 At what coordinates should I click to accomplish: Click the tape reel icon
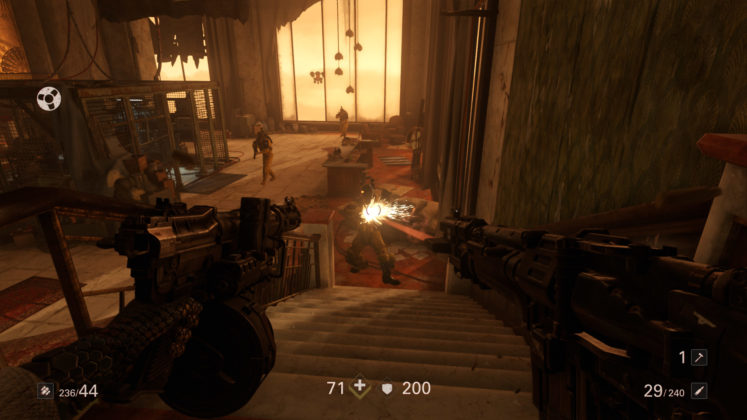48,99
